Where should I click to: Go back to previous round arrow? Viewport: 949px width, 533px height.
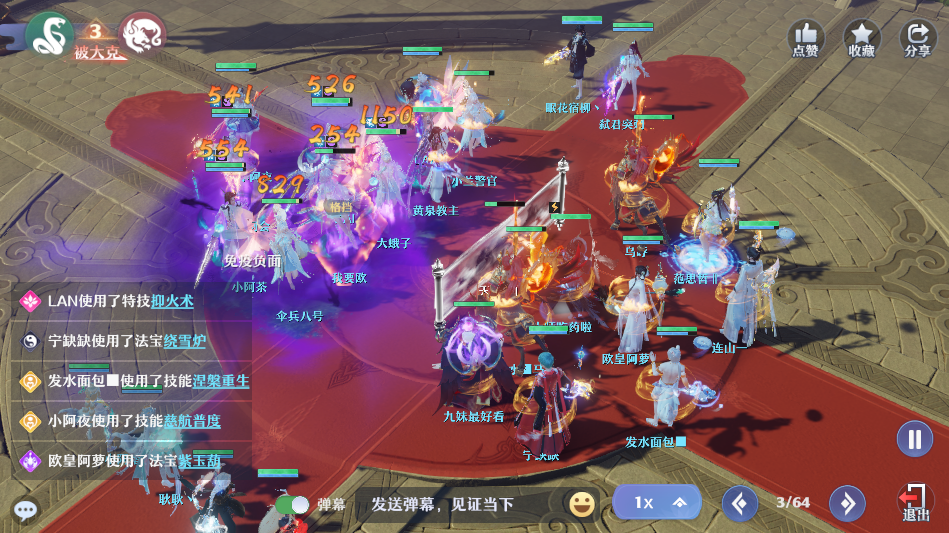tap(740, 503)
